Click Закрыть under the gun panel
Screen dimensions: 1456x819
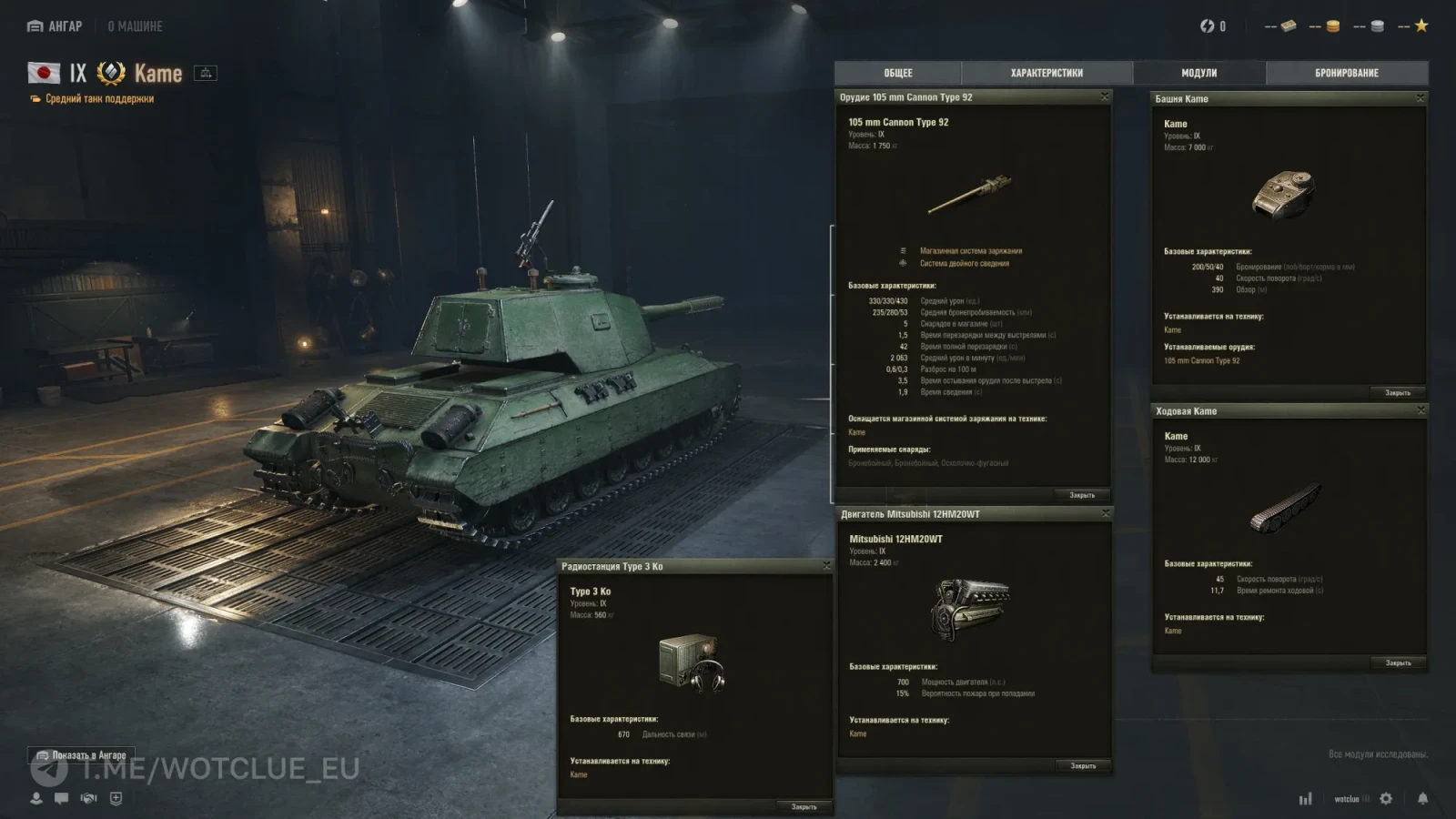click(x=1082, y=495)
